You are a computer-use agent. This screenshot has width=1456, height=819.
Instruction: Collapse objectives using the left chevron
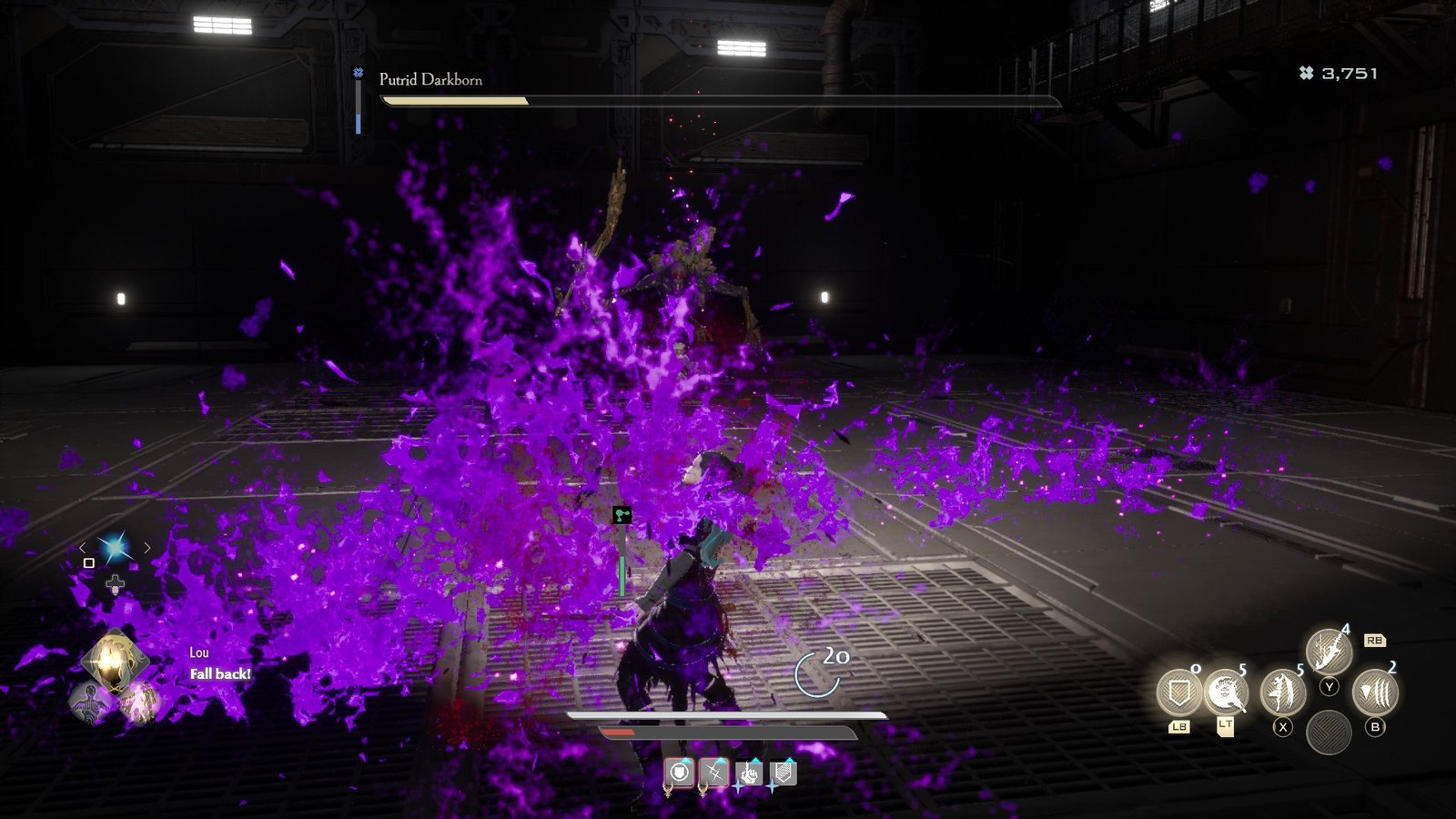(84, 547)
